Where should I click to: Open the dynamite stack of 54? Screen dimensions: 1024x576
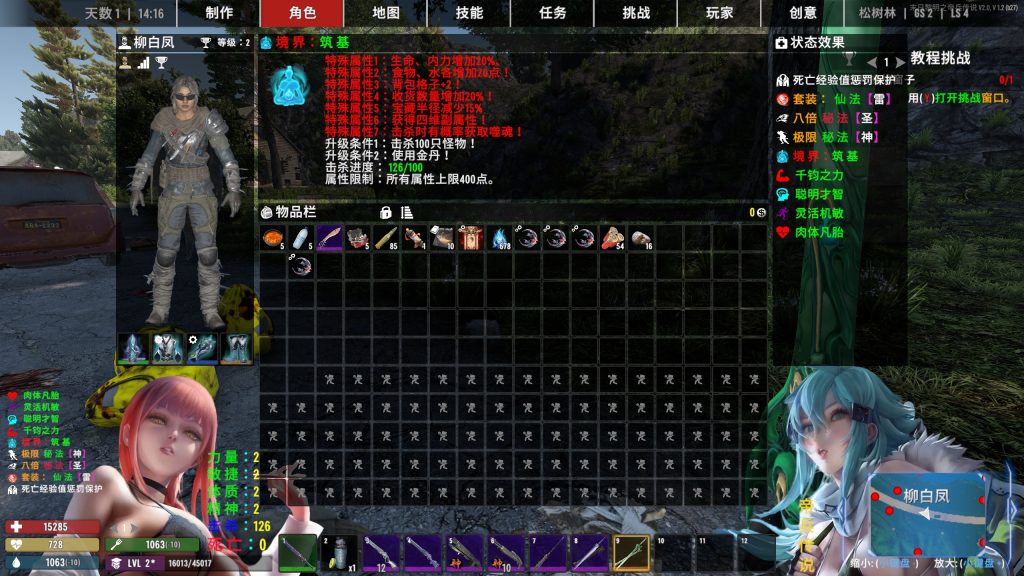[x=613, y=238]
